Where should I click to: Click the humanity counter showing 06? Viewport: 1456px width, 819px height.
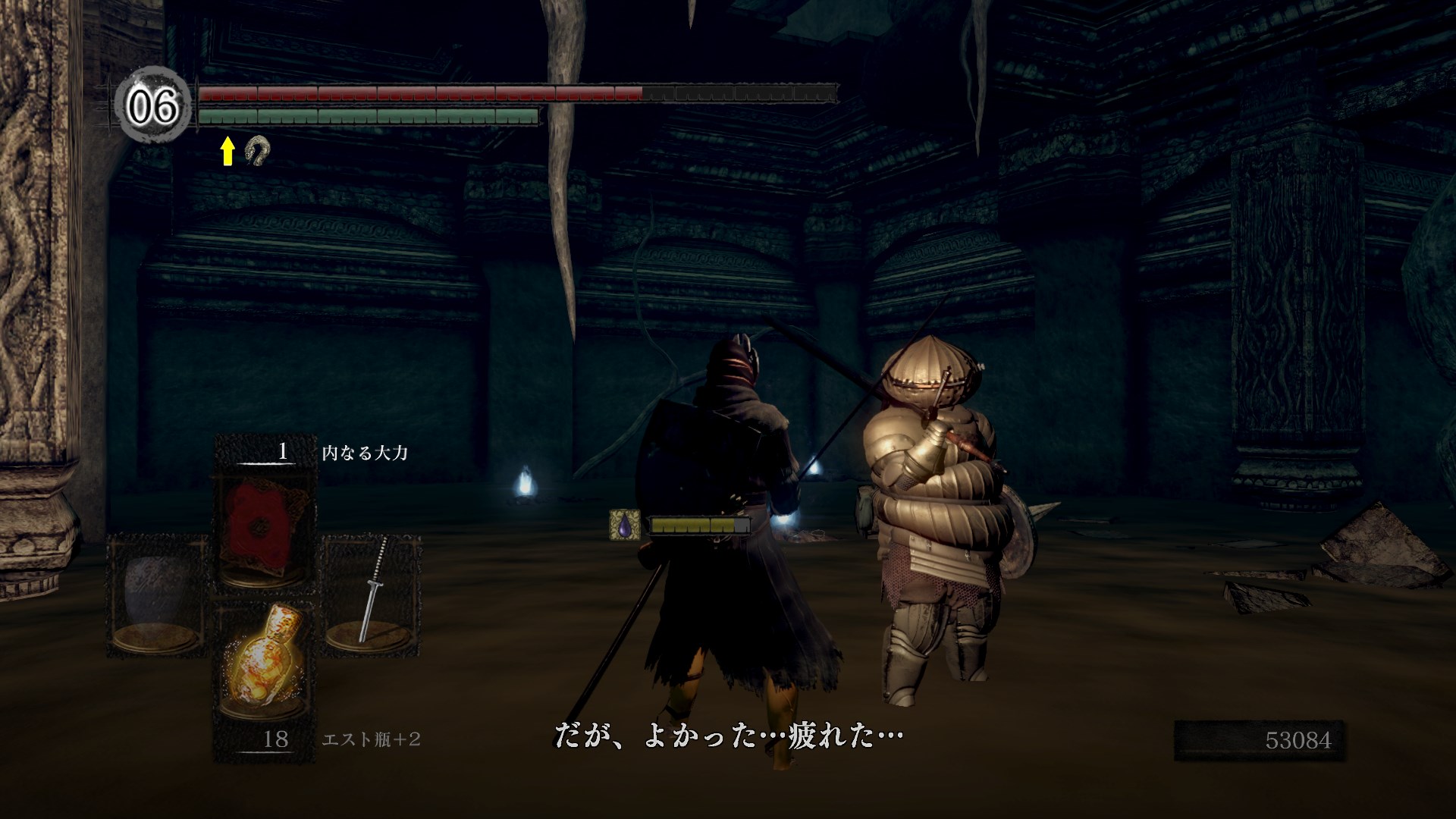[153, 105]
